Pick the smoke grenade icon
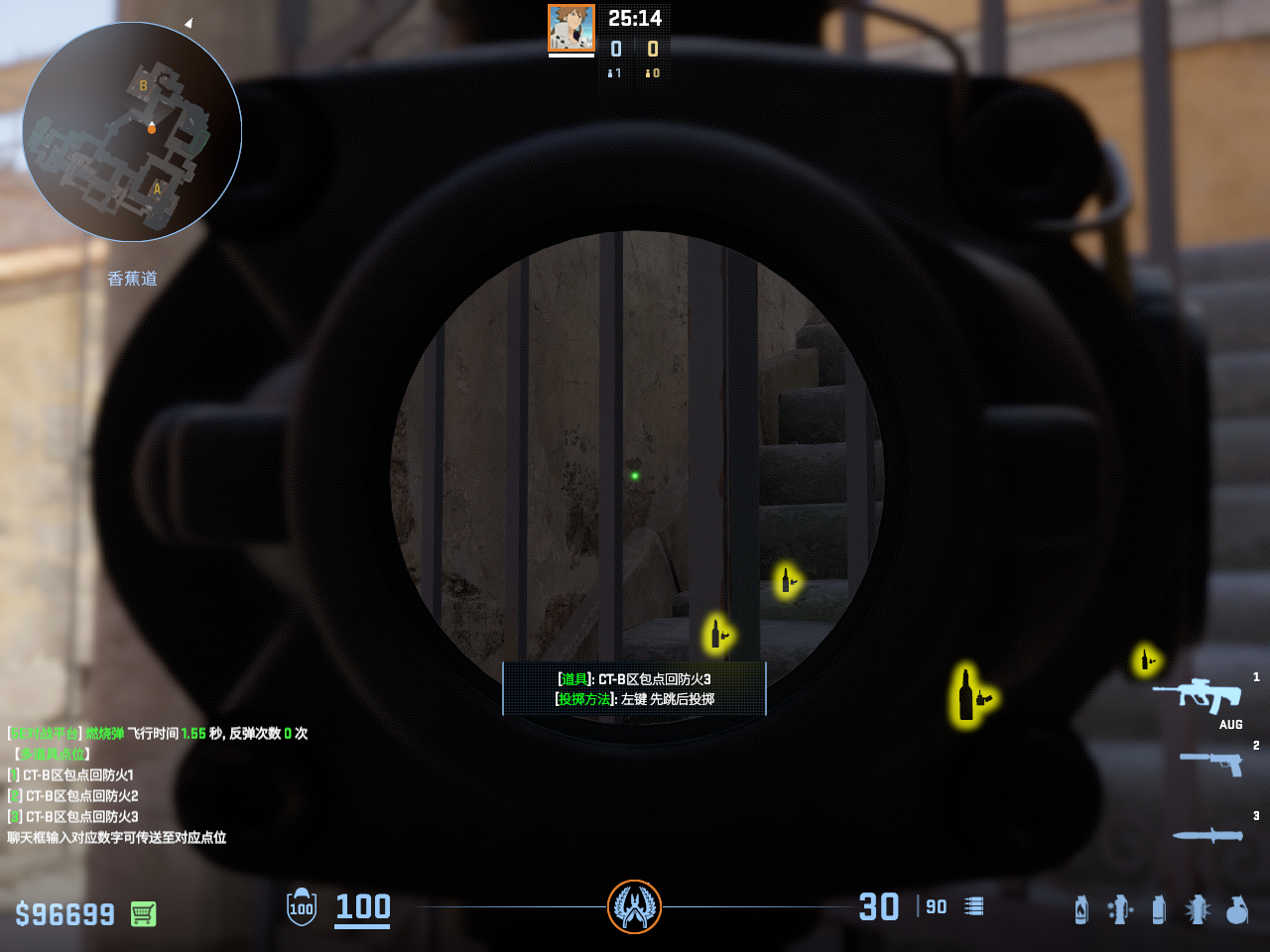 pyautogui.click(x=1159, y=908)
